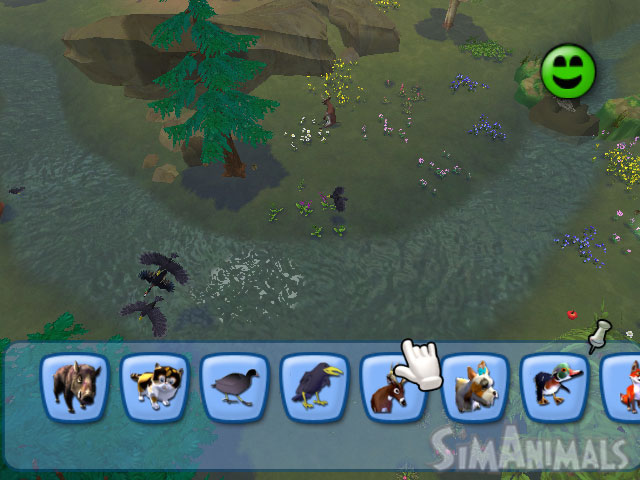Click the green smiley happiness icon
This screenshot has height=480, width=640.
569,71
